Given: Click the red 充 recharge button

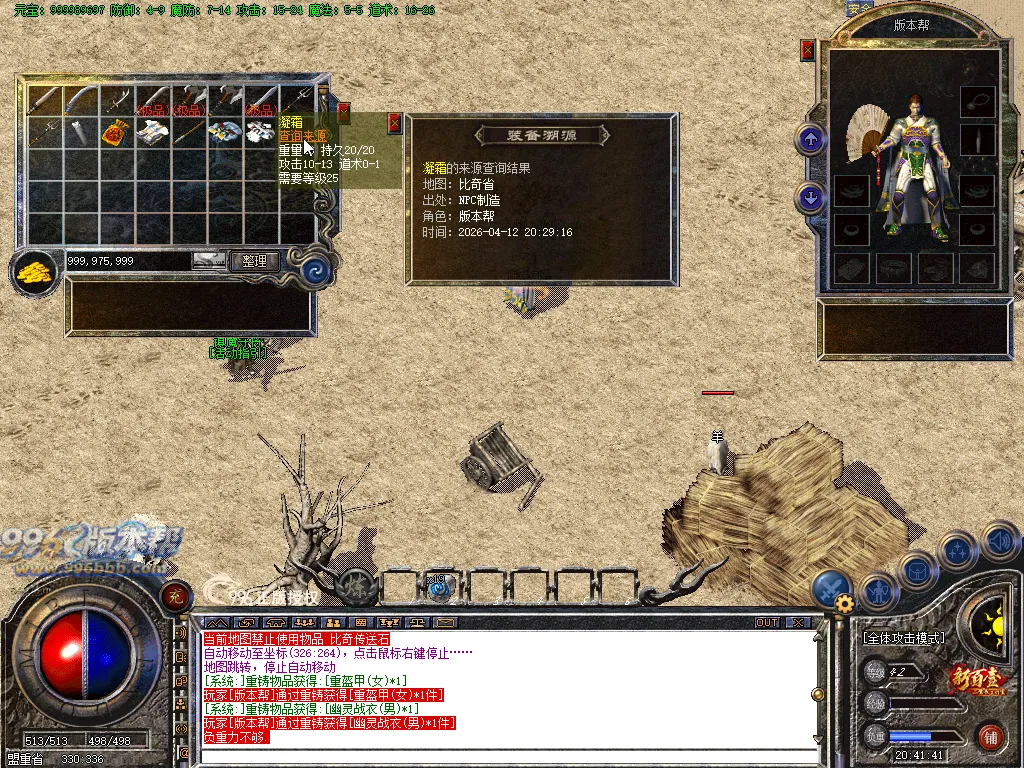Looking at the screenshot, I should pos(177,596).
